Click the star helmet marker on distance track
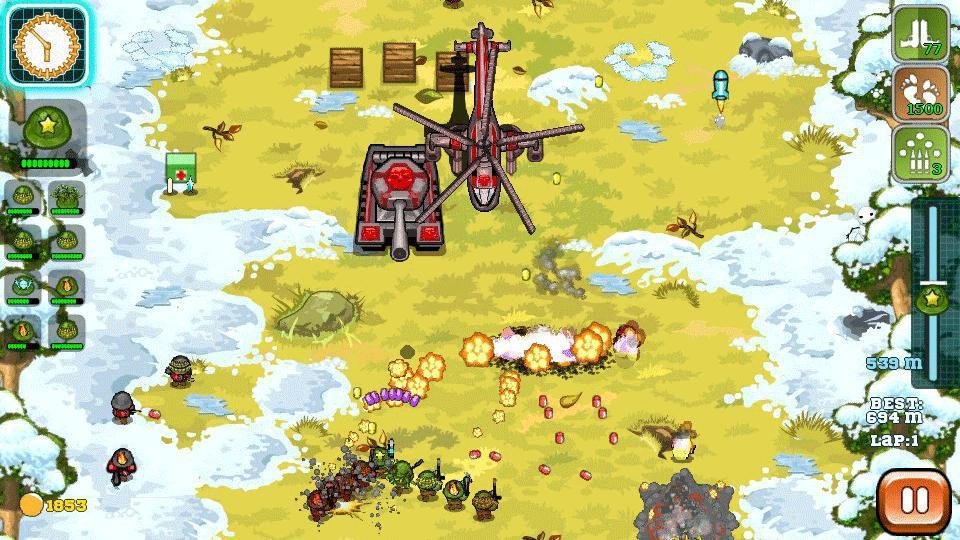The image size is (960, 540). click(932, 297)
